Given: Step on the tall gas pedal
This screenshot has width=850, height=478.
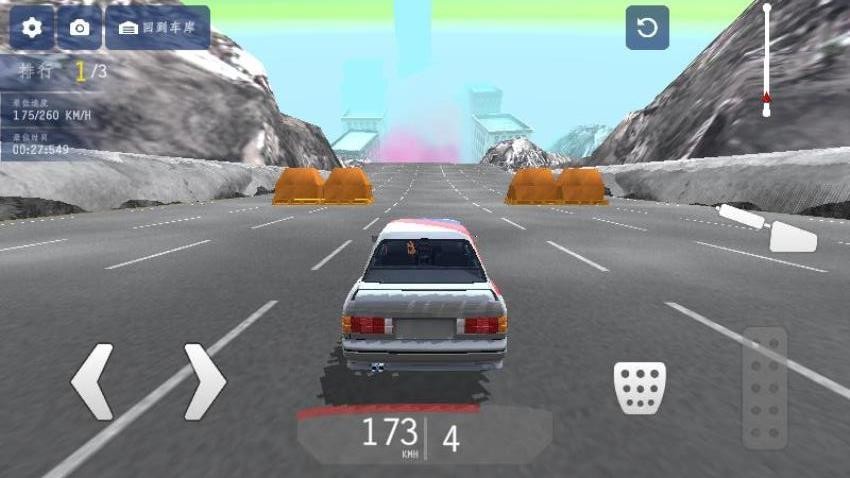Looking at the screenshot, I should 765,387.
